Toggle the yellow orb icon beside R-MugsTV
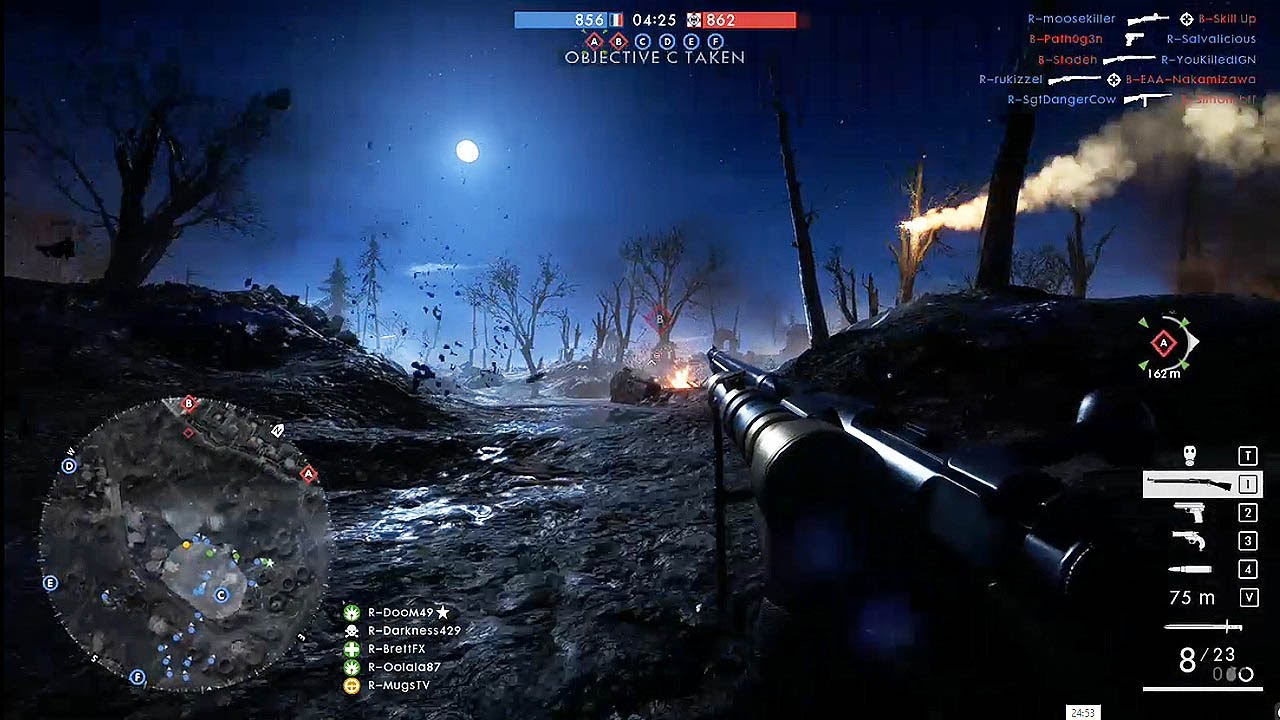Viewport: 1280px width, 720px height. click(x=352, y=685)
